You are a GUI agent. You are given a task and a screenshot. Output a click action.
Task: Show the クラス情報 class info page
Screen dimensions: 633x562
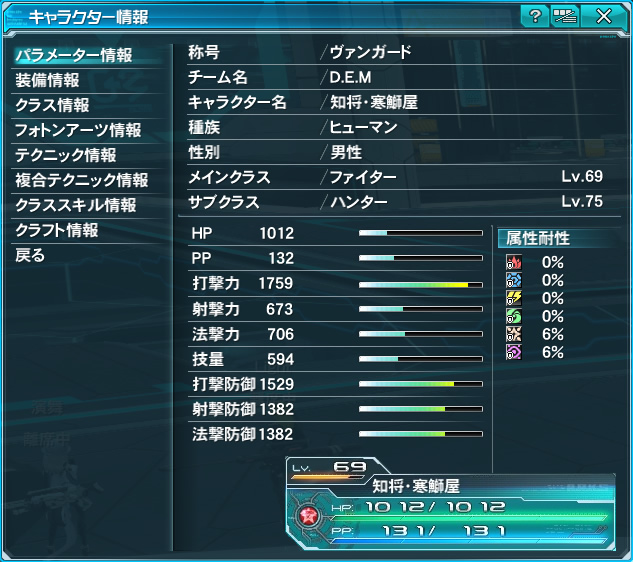(x=52, y=105)
